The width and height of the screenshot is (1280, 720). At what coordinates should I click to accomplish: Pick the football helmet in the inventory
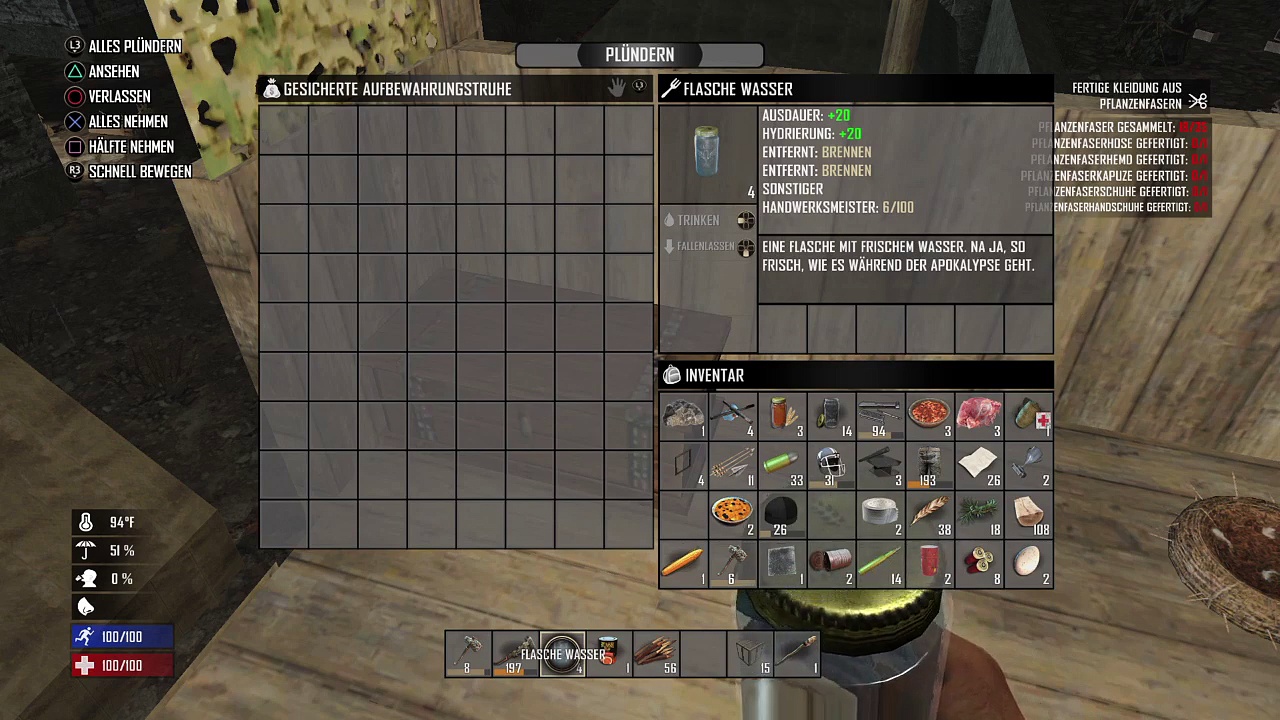click(831, 464)
